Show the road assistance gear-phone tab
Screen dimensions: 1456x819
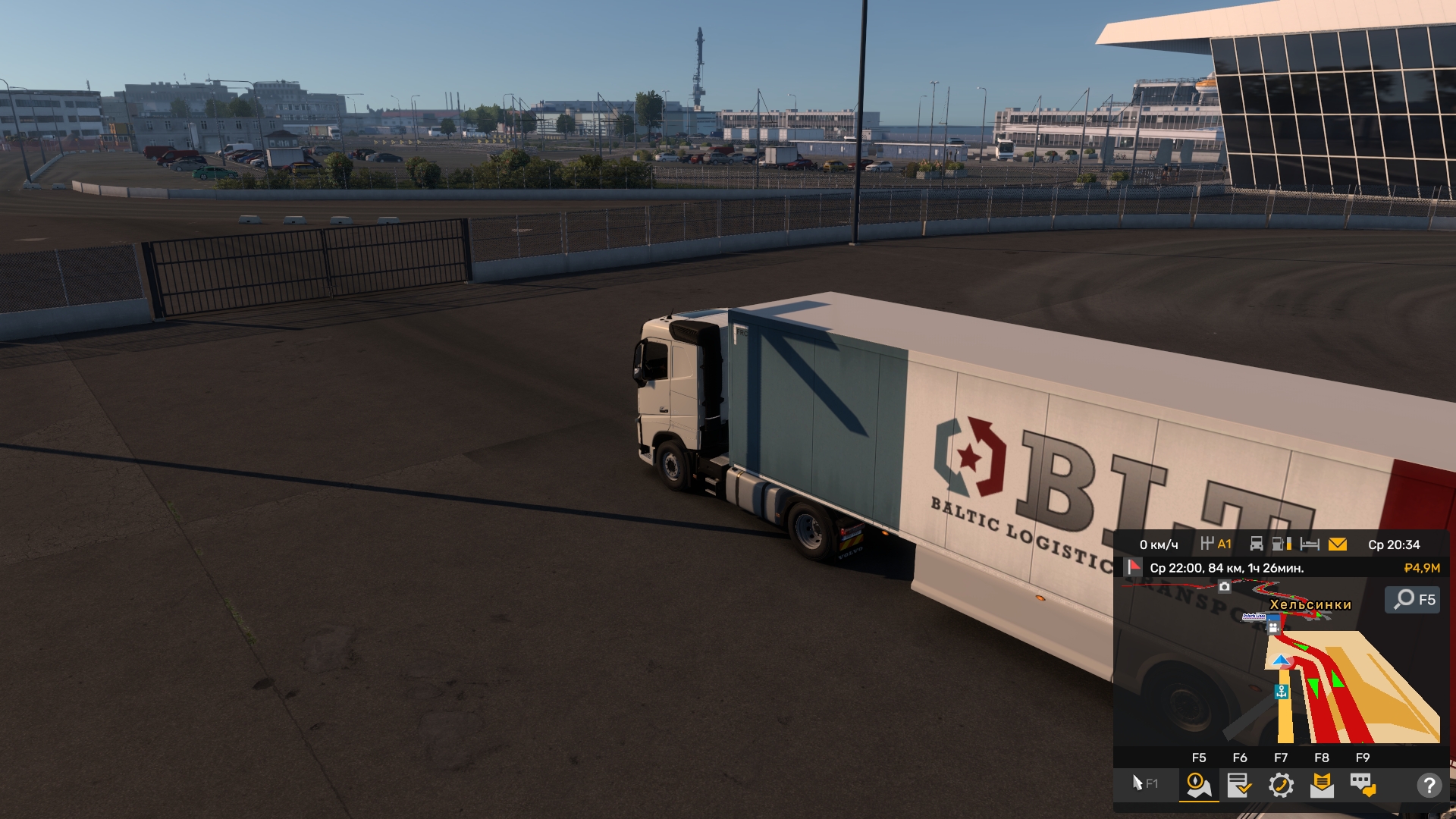(1281, 785)
